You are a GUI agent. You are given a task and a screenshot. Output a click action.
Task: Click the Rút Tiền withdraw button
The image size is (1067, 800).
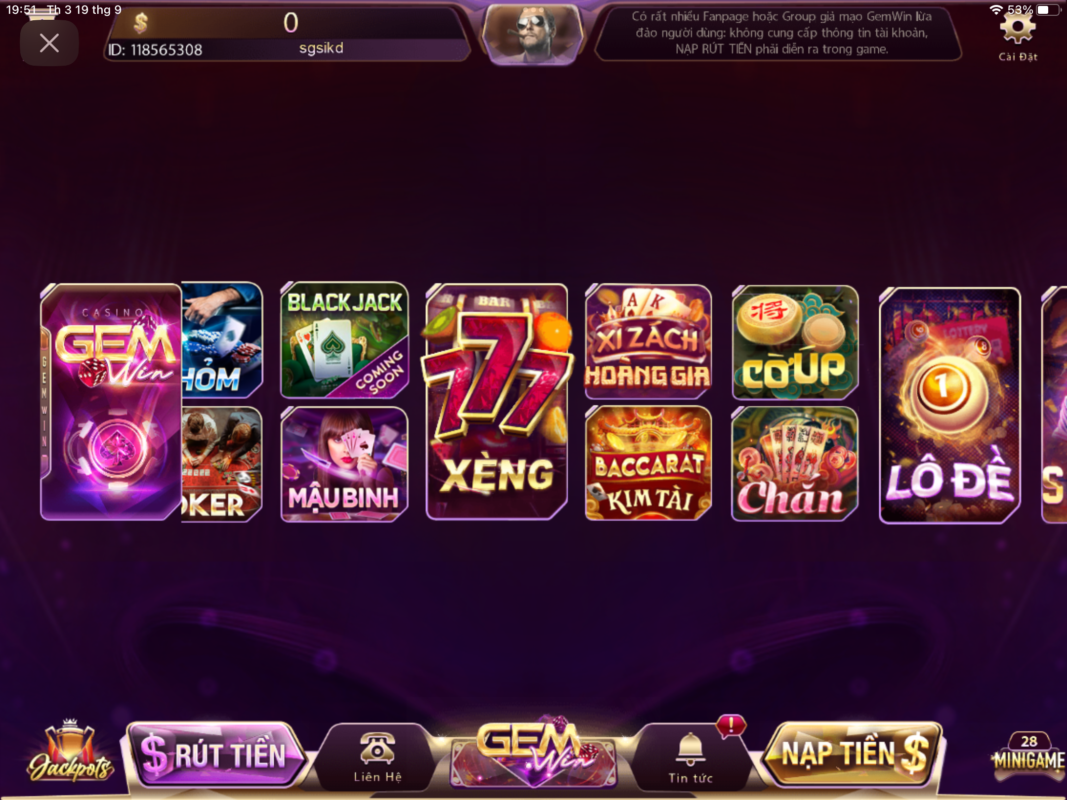(214, 754)
